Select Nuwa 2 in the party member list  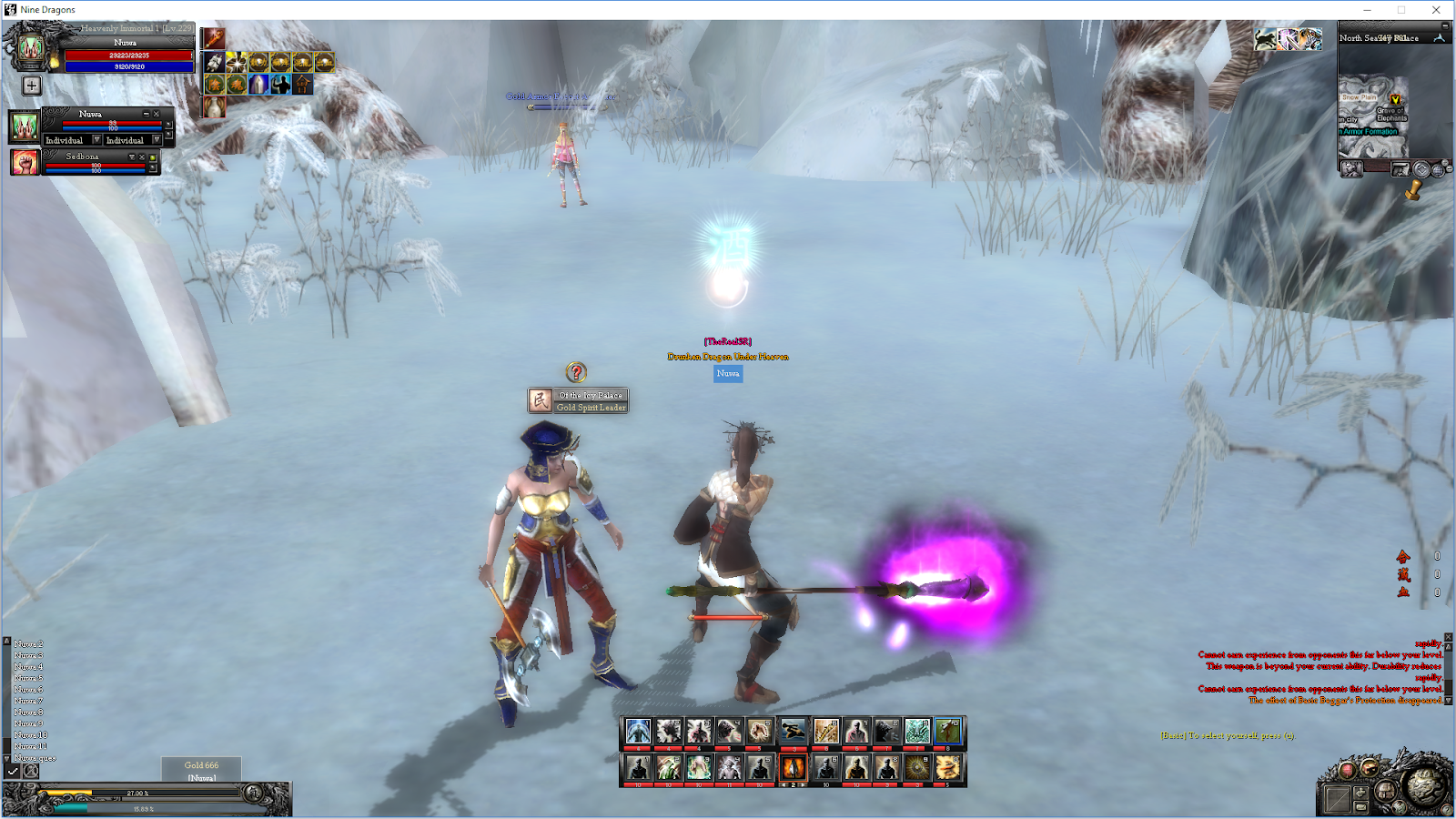point(27,643)
